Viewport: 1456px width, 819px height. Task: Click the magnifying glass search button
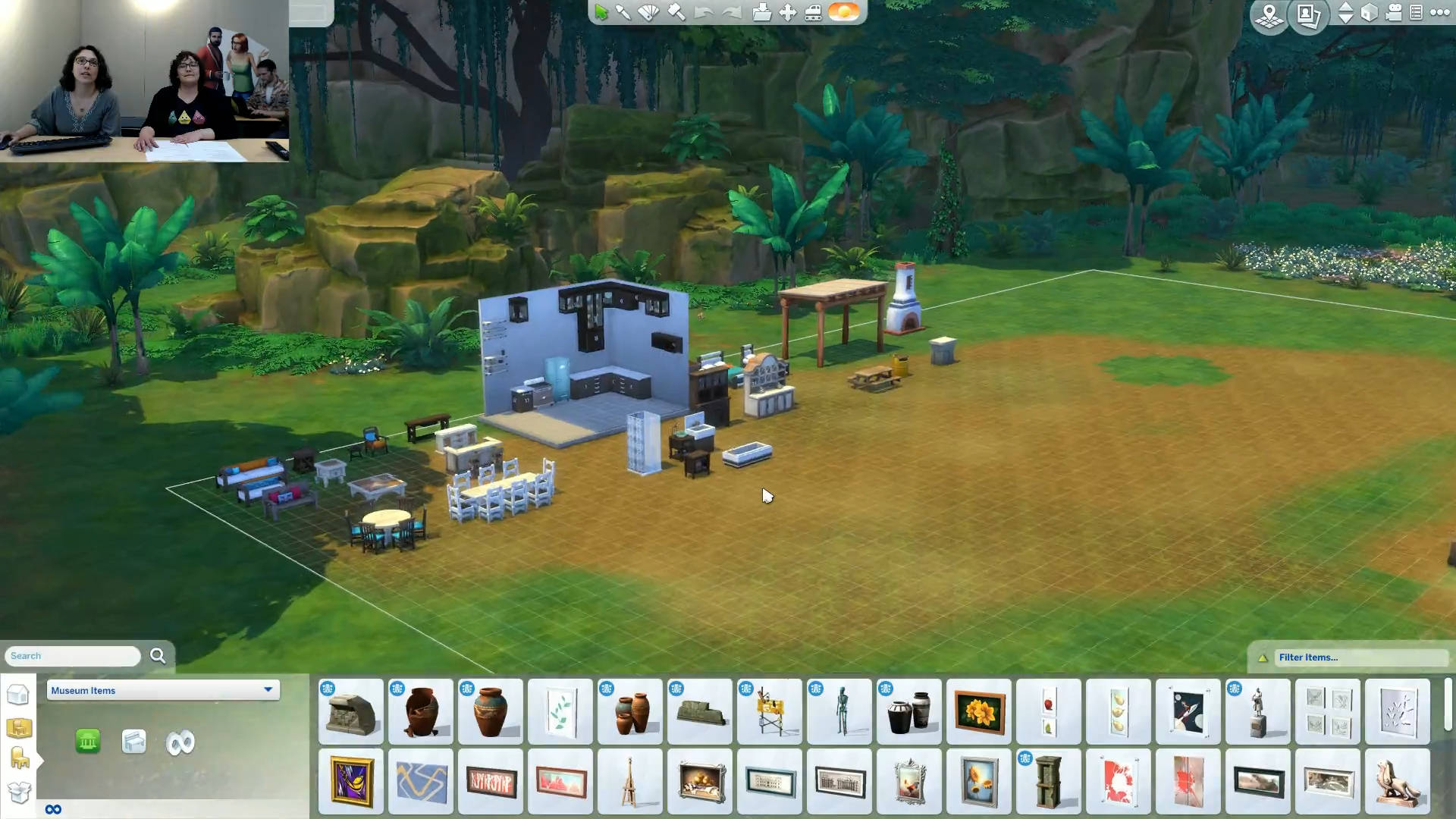coord(158,656)
